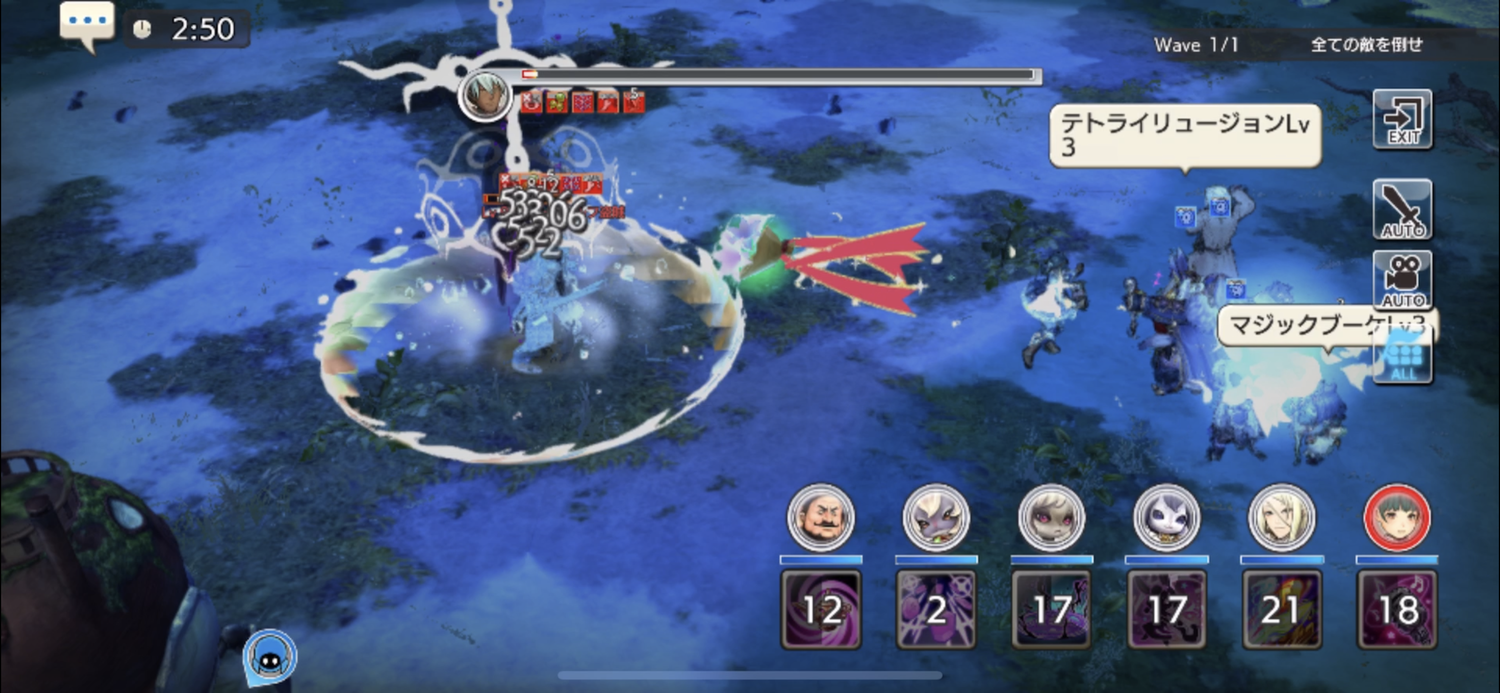Toggle the camera AUTO button
1500x693 pixels.
tap(1402, 279)
